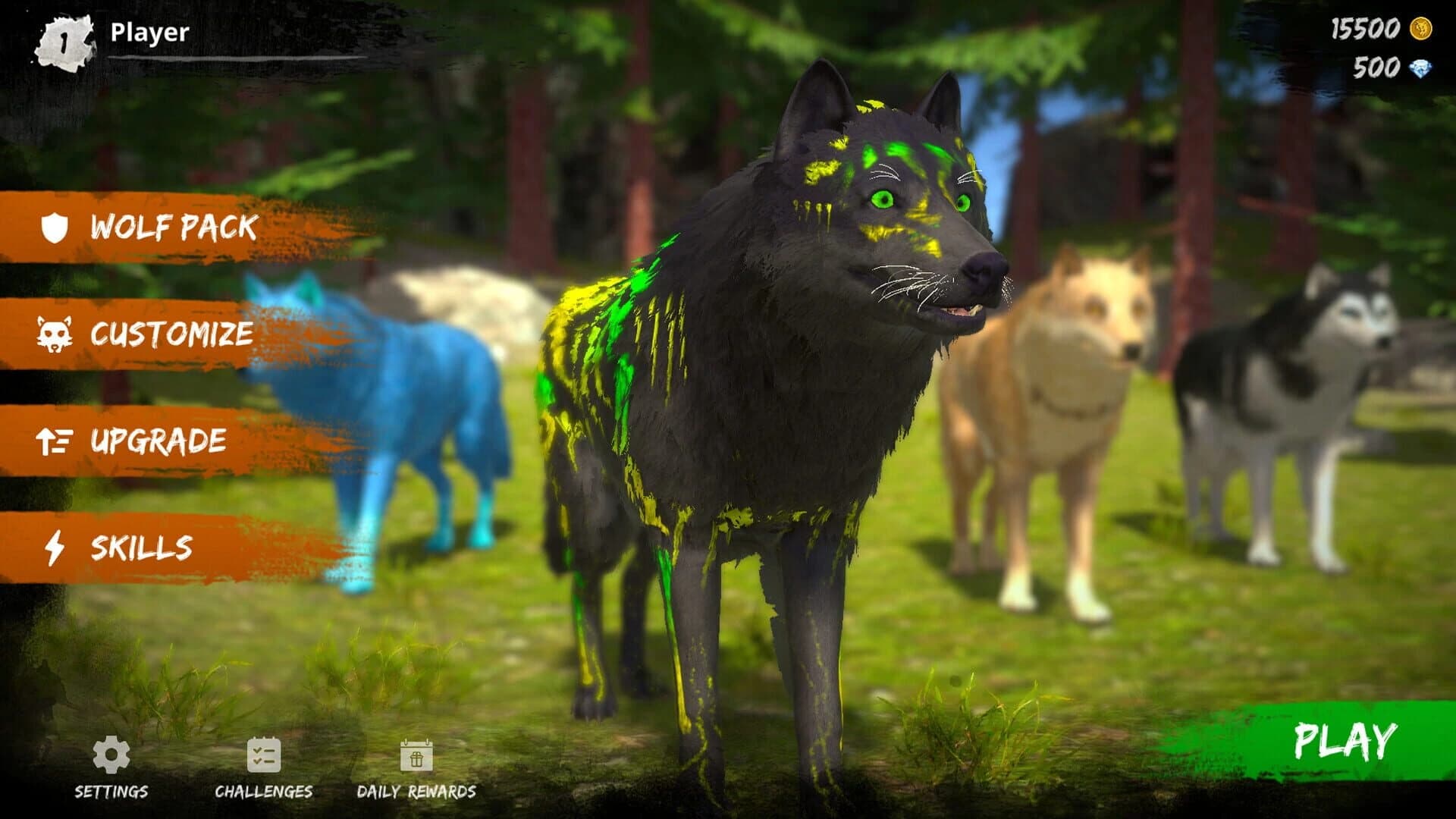Viewport: 1456px width, 819px height.
Task: Select the Upgrade arrow icon
Action: point(53,438)
